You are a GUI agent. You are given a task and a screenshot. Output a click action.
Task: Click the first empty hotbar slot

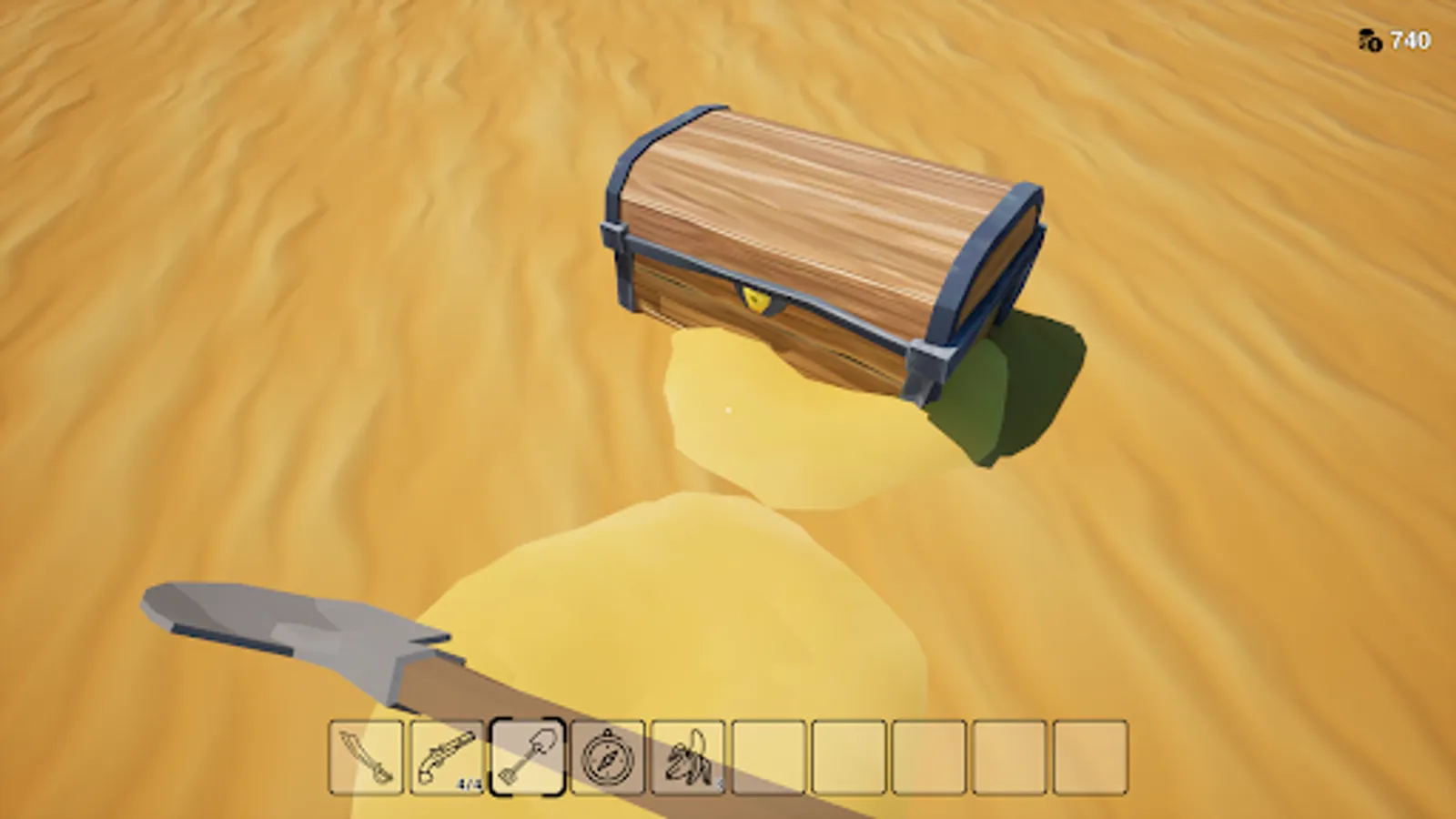(769, 755)
